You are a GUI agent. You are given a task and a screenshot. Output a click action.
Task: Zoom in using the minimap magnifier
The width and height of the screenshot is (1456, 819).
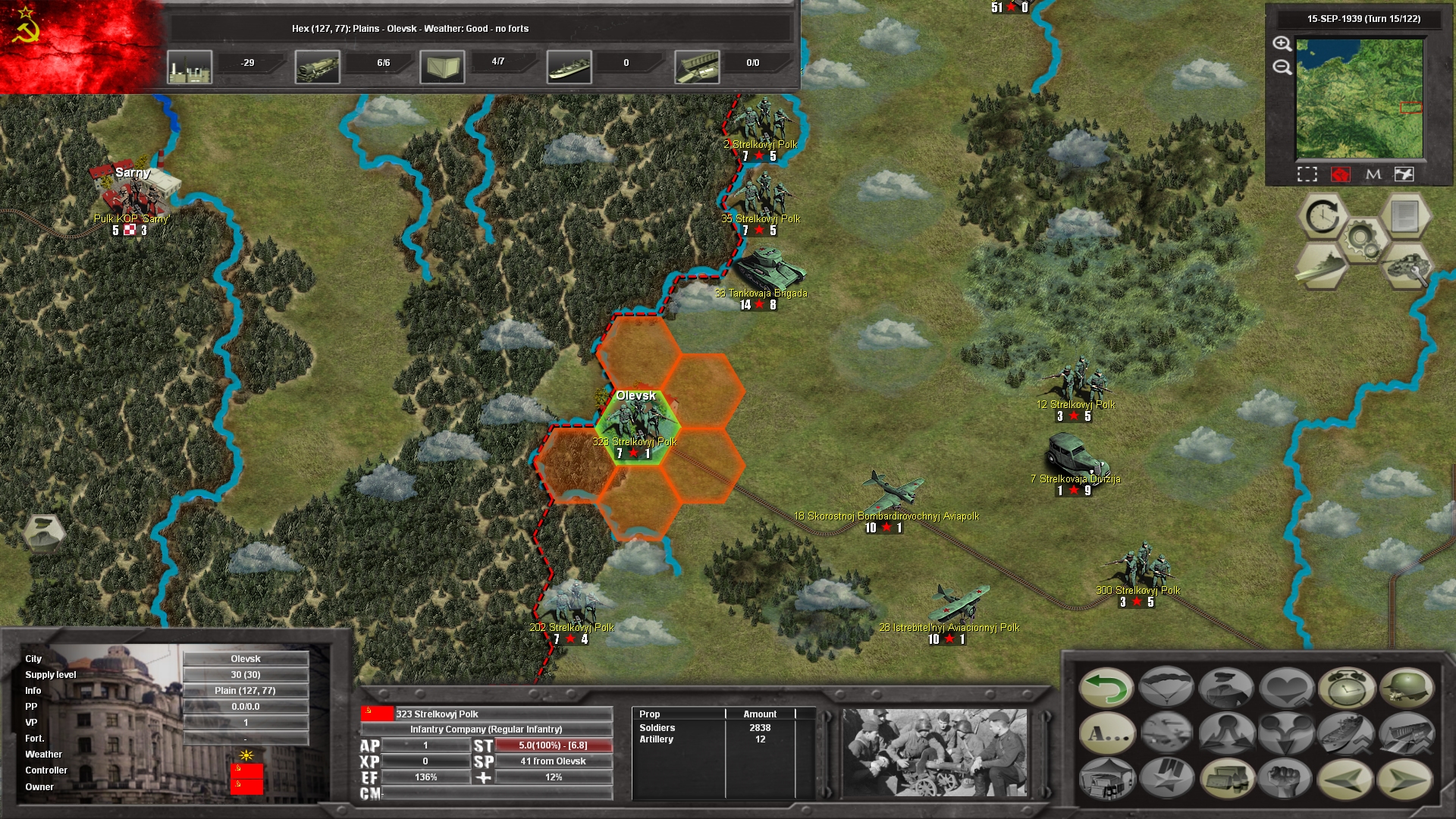coord(1282,44)
